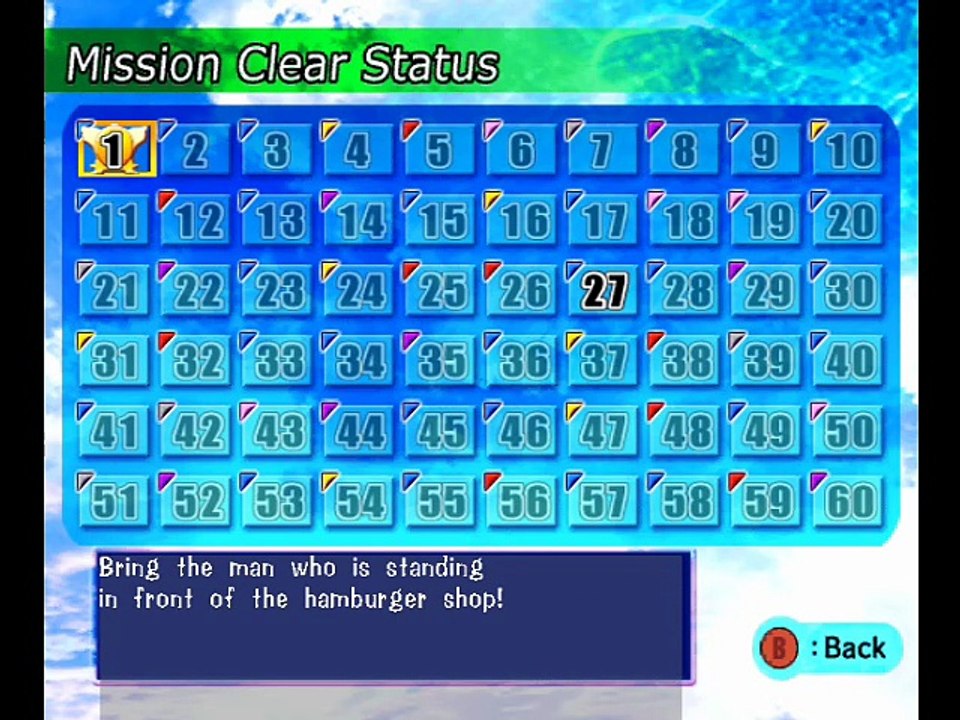Viewport: 960px width, 720px height.
Task: Select mission 35 tile
Action: tap(440, 361)
